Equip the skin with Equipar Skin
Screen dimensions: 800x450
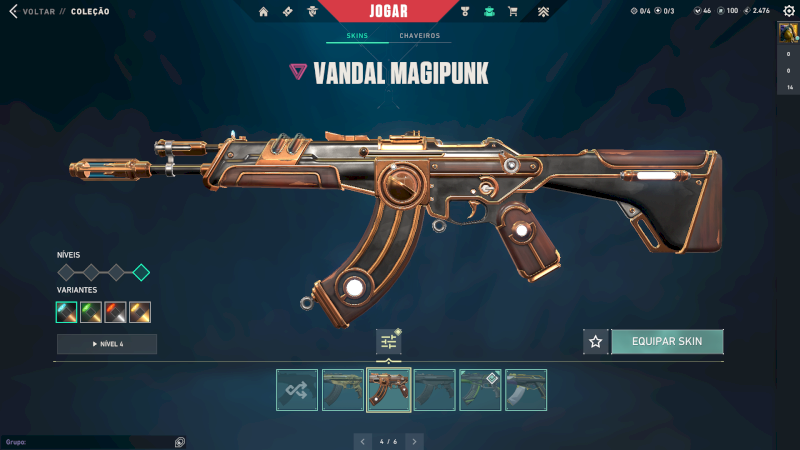[x=667, y=342]
